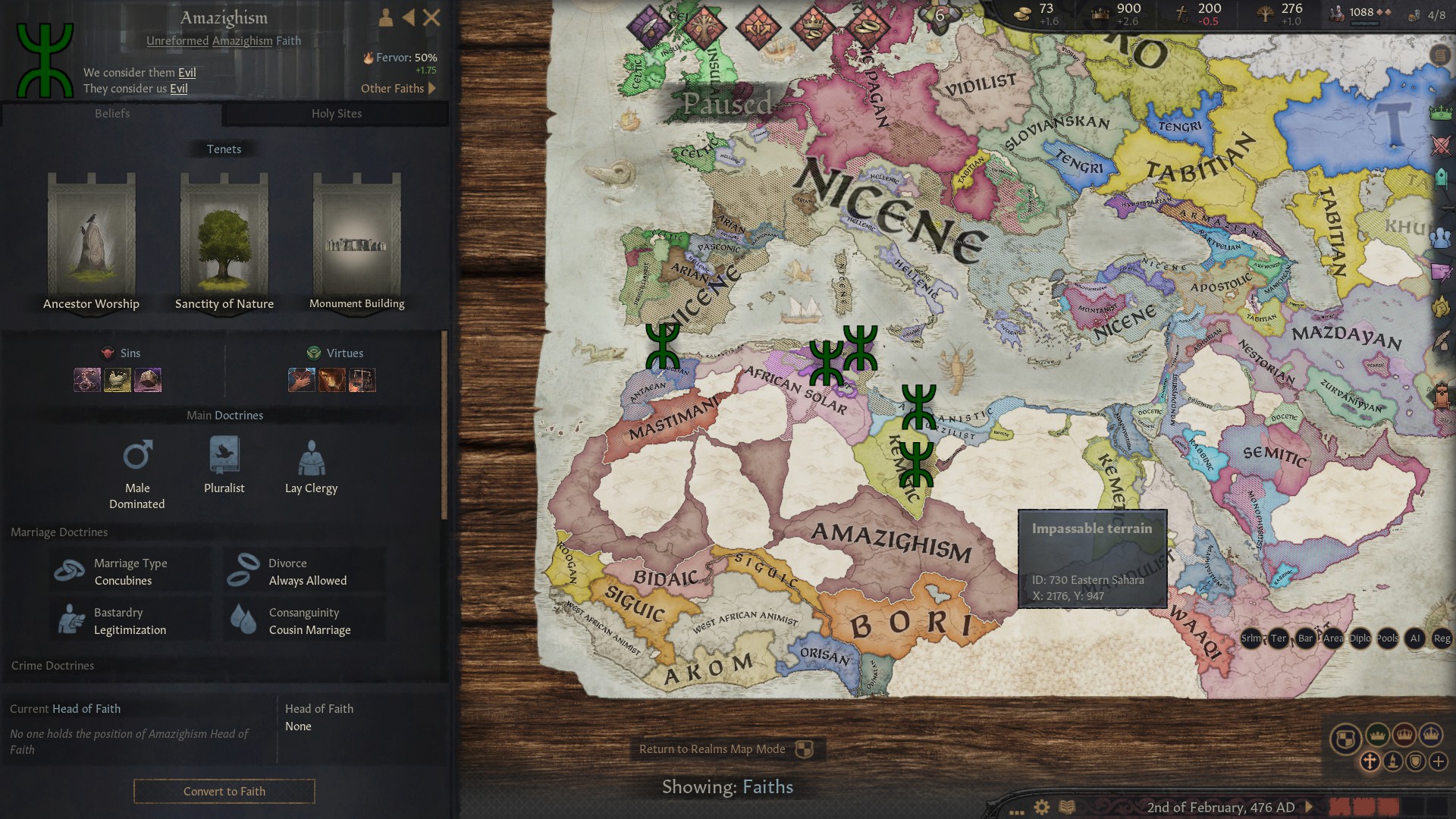Switch to the Holy Sites tab
1456x819 pixels.
pos(336,114)
